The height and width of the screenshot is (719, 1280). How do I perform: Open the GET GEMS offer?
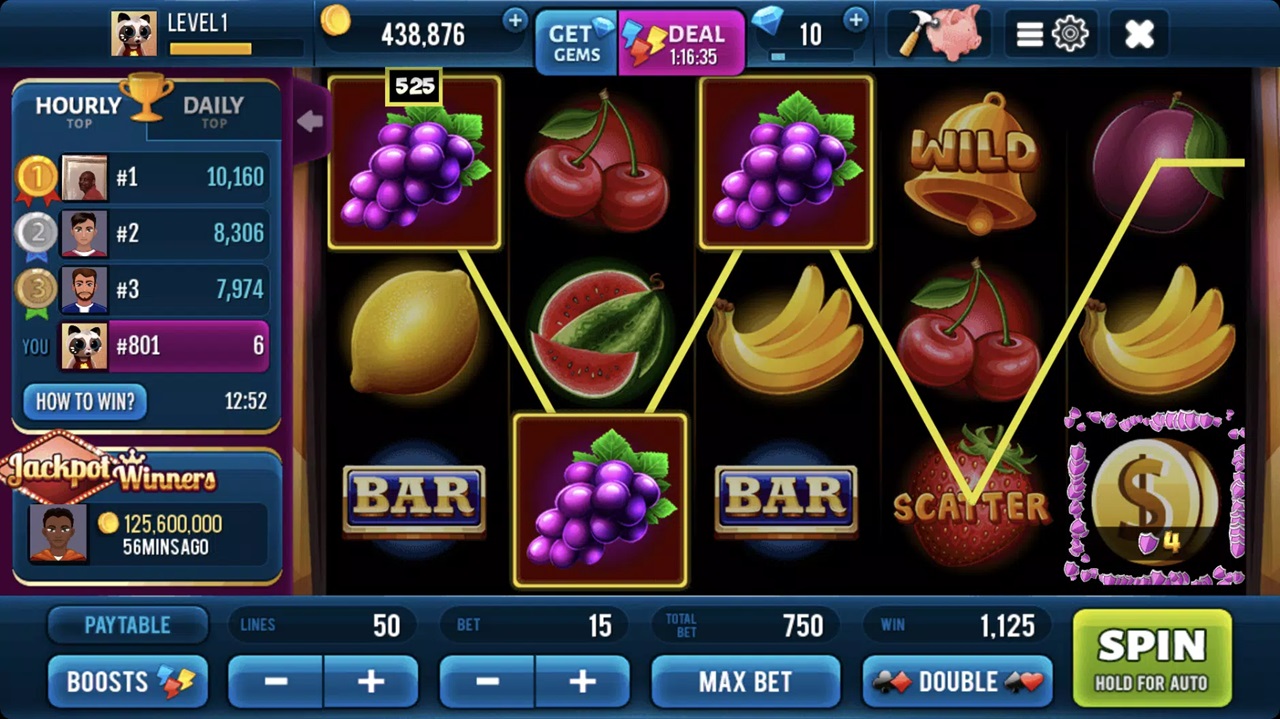tap(577, 43)
